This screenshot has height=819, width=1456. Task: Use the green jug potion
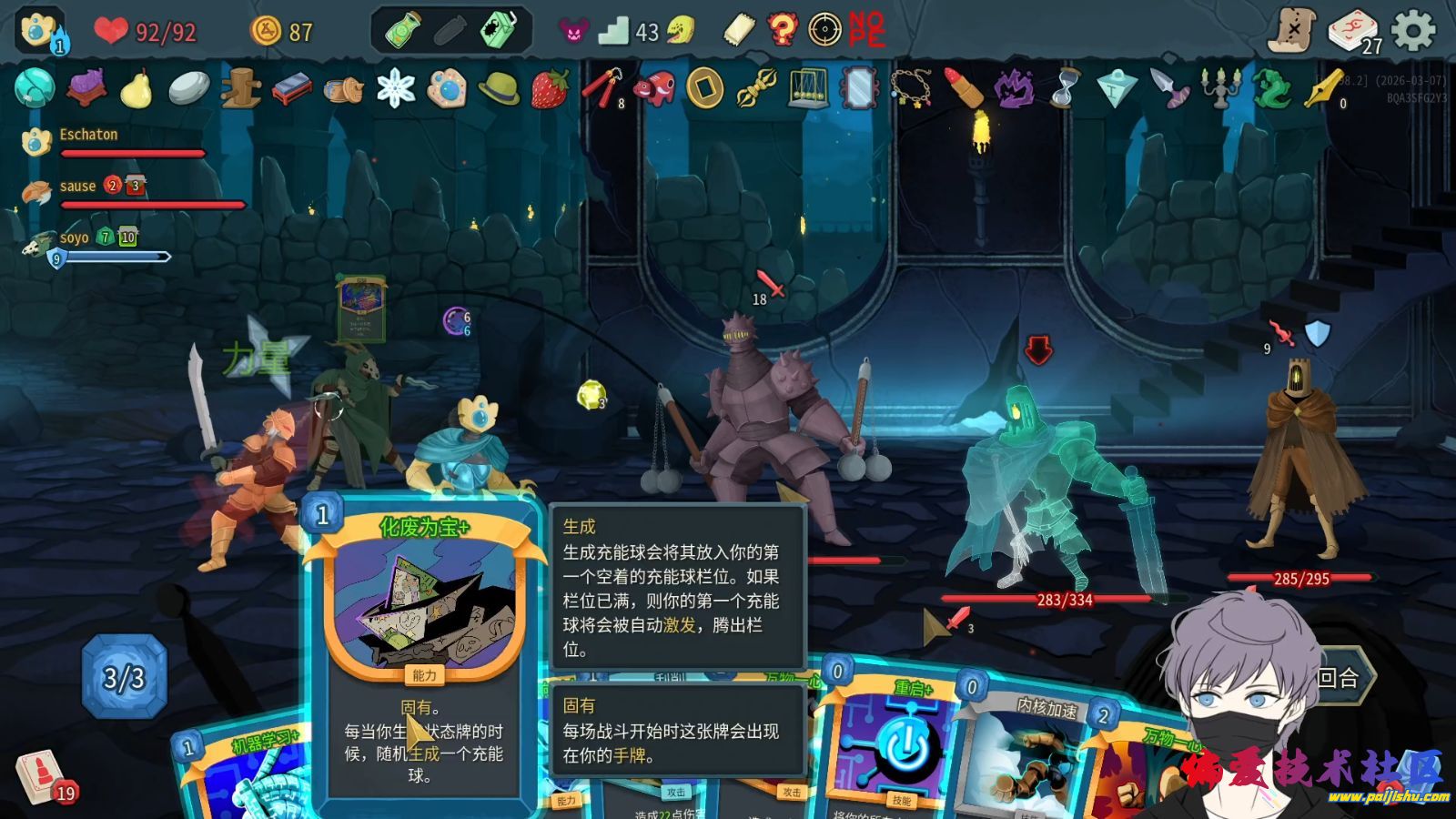pos(500,31)
